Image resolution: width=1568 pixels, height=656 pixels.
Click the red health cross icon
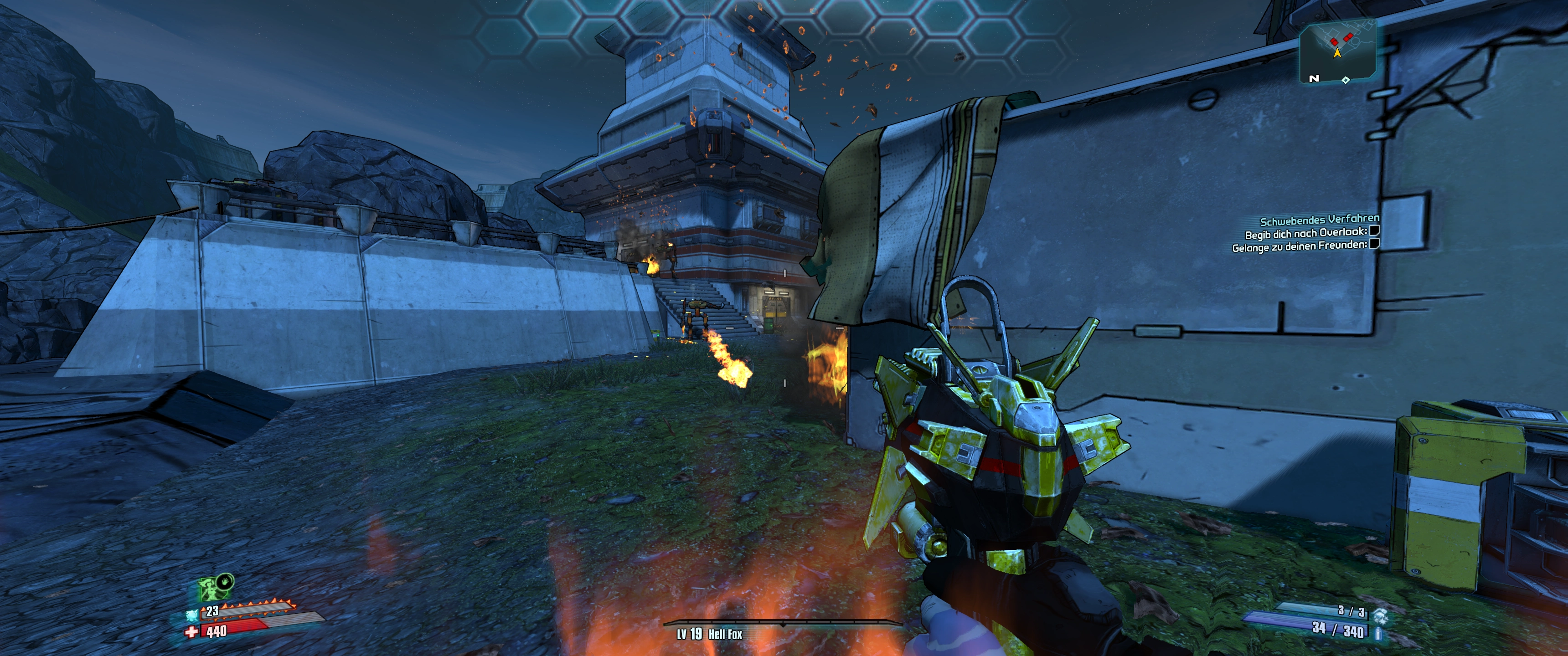[192, 632]
